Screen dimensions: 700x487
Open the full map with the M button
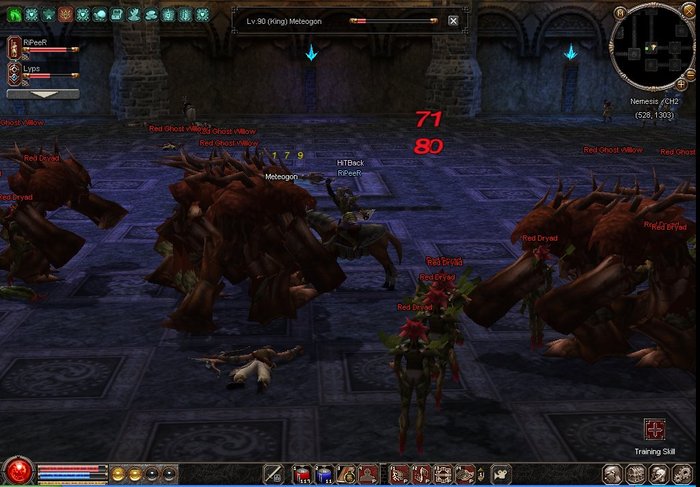[x=620, y=12]
